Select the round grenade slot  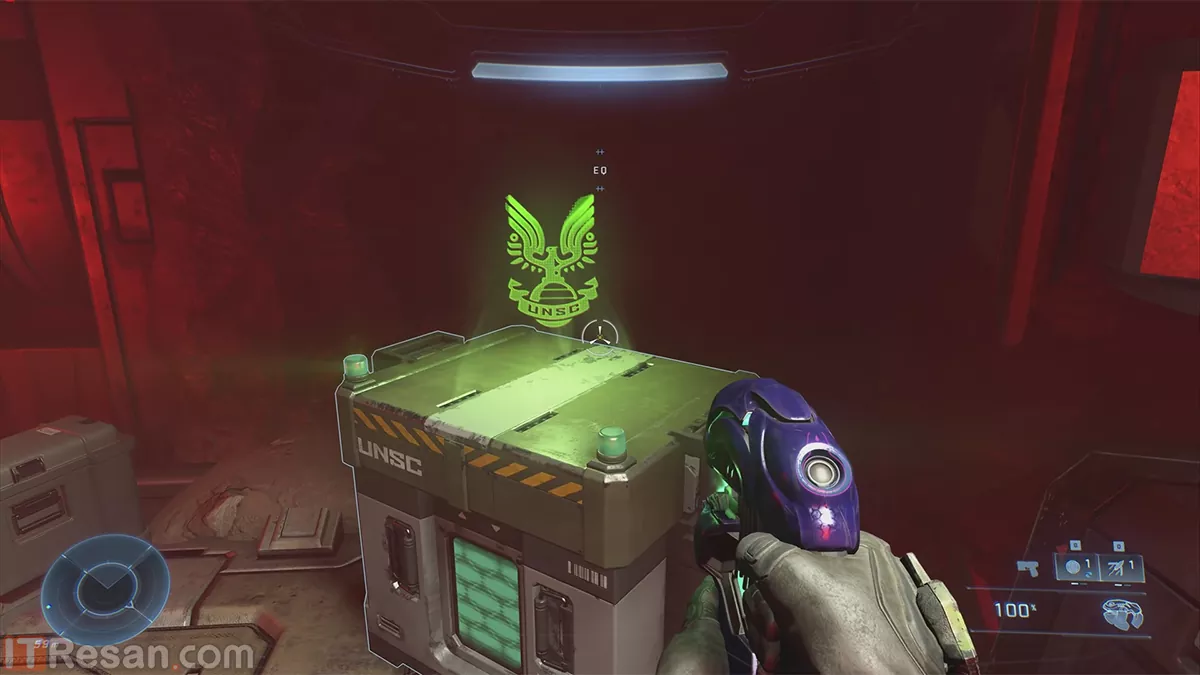click(x=1075, y=566)
